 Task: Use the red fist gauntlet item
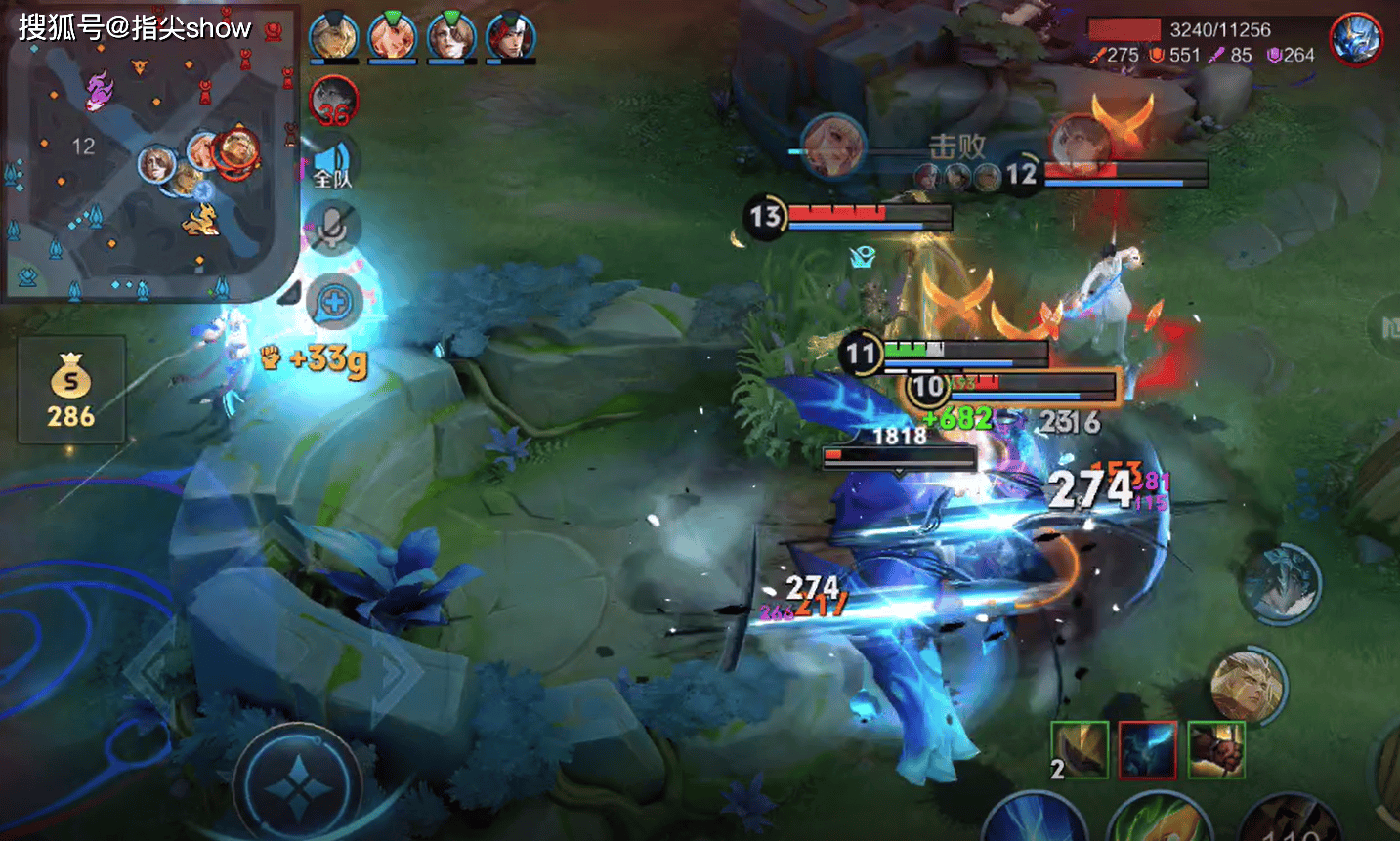point(1216,750)
